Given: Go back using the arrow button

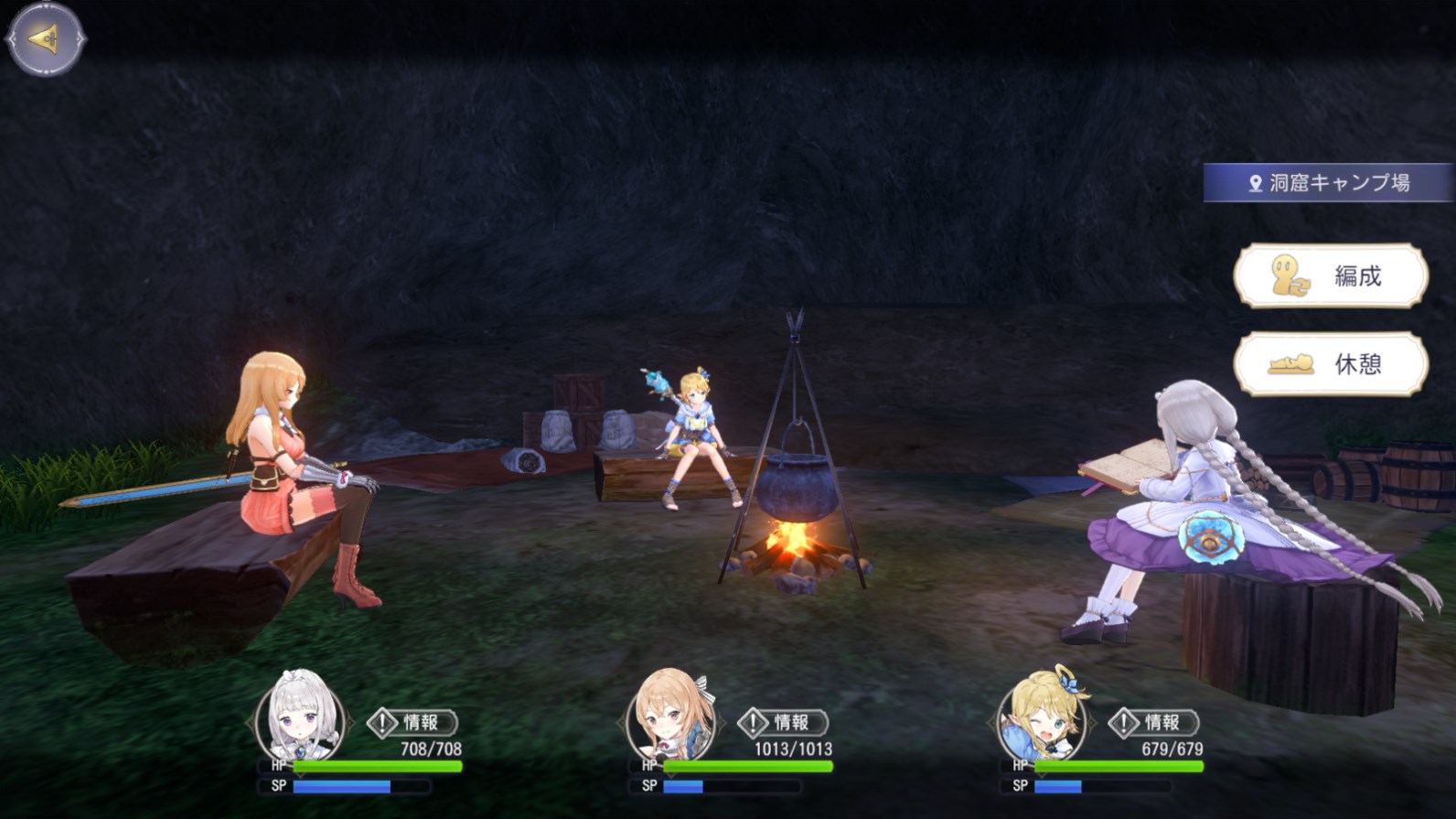Looking at the screenshot, I should click(45, 38).
